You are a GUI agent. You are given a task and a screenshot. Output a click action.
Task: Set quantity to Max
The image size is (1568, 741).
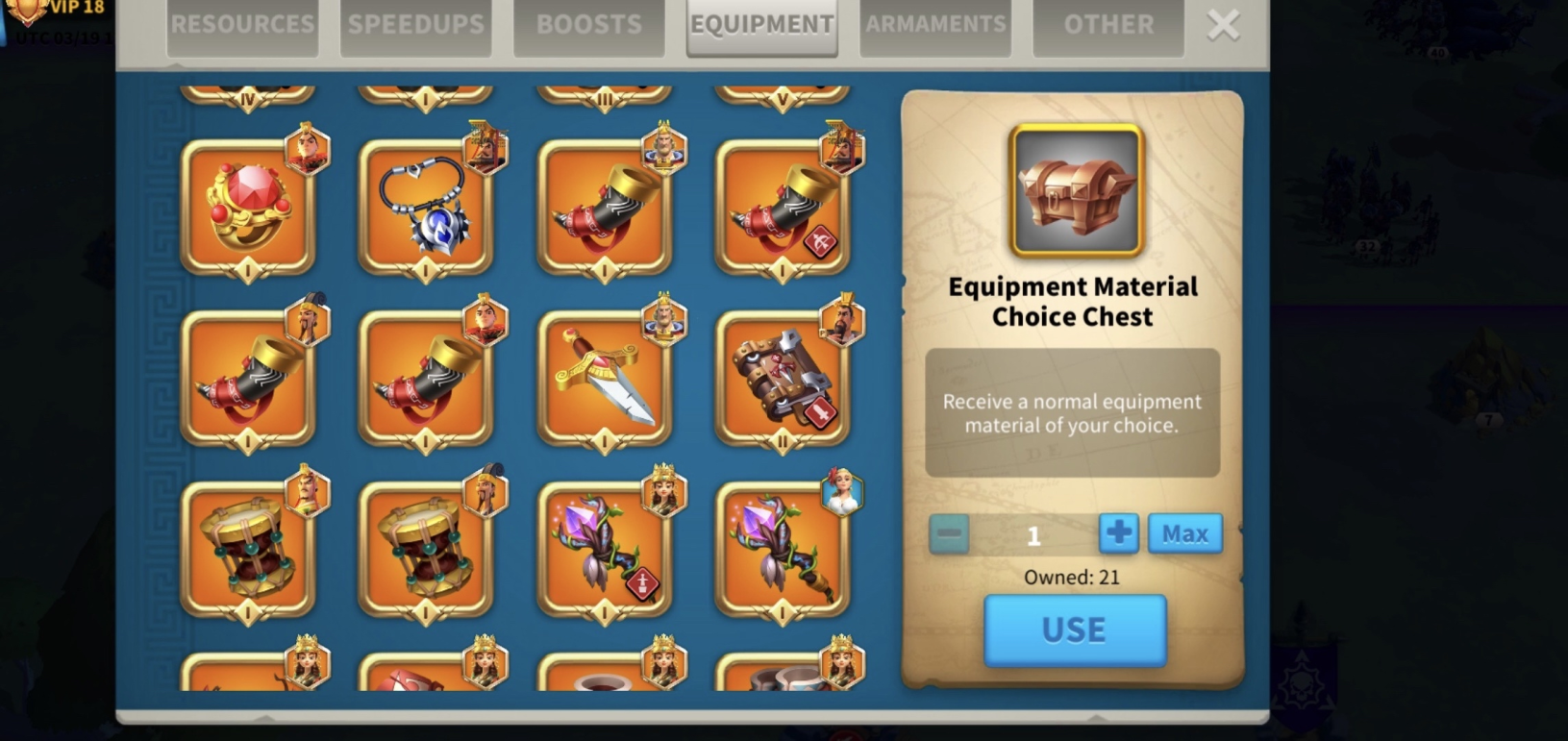pos(1184,533)
